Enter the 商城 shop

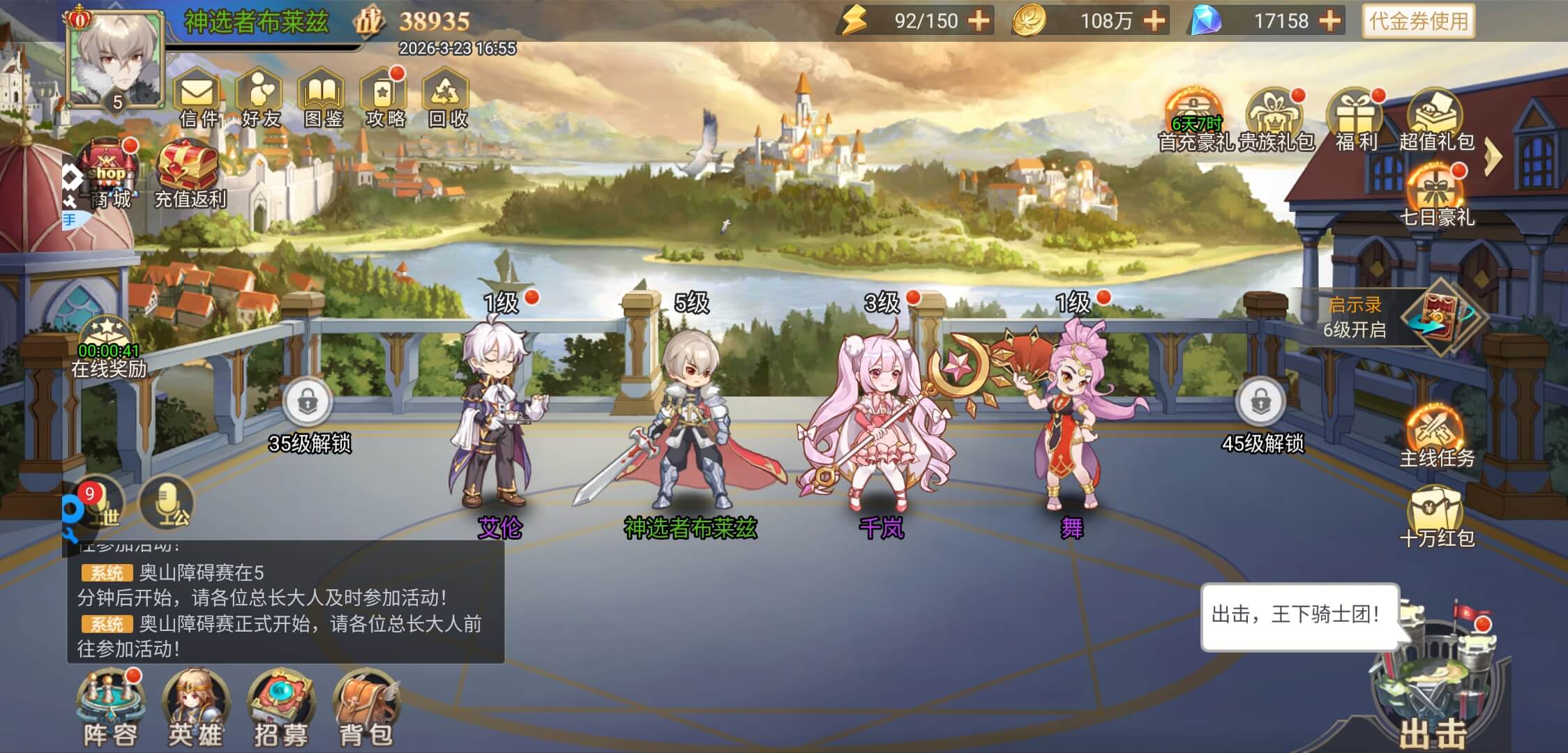(110, 174)
